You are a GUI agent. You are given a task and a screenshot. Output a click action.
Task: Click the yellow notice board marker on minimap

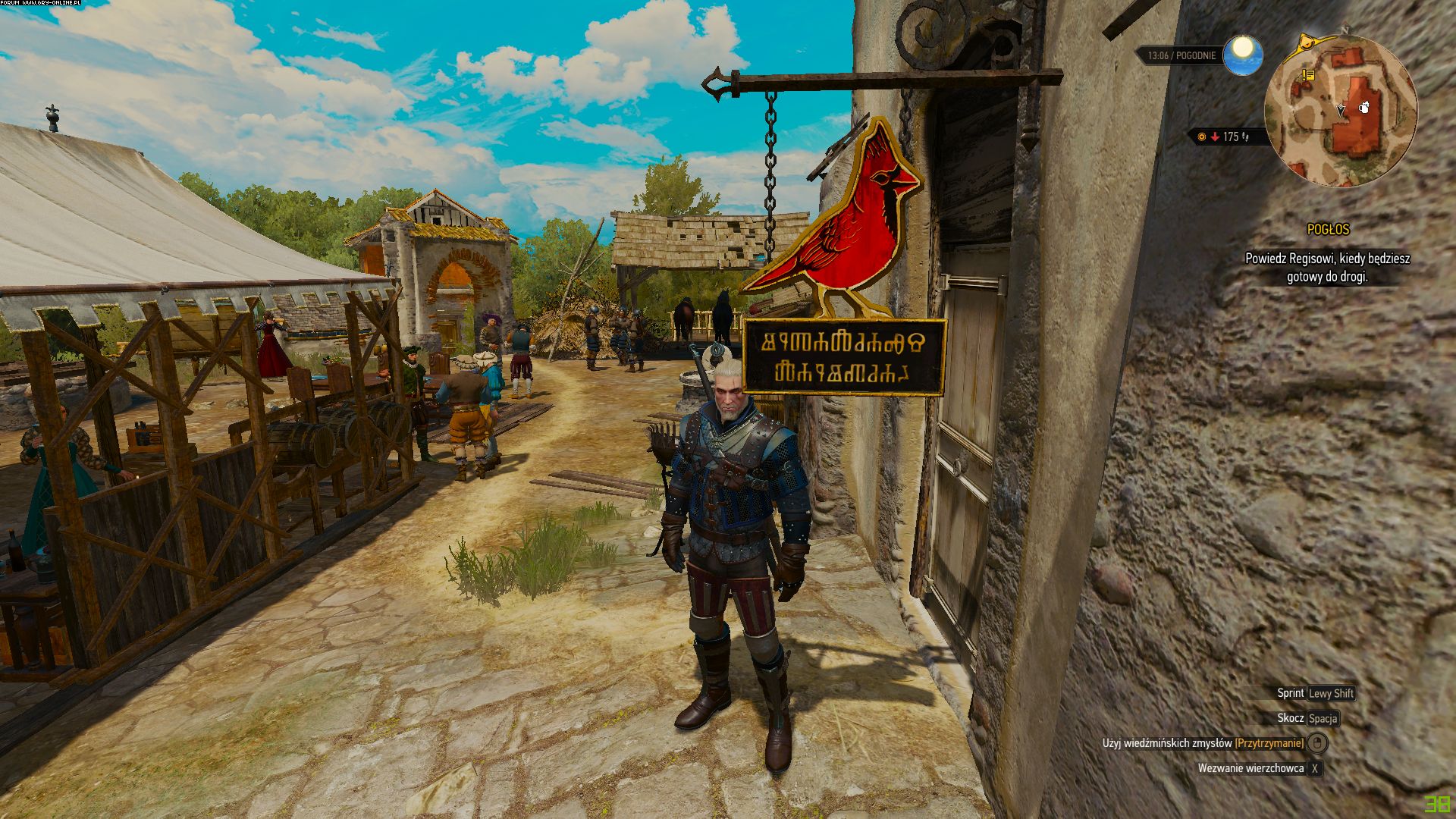1307,75
